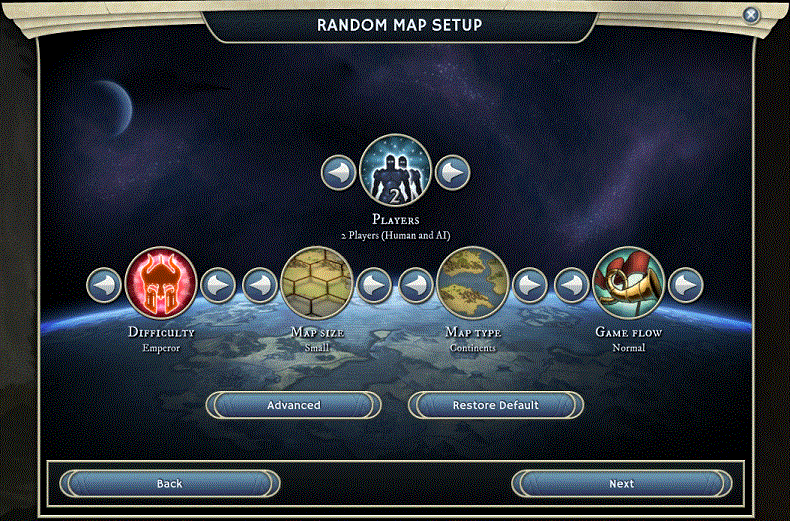
Task: Switch to the next map type
Action: pyautogui.click(x=530, y=285)
